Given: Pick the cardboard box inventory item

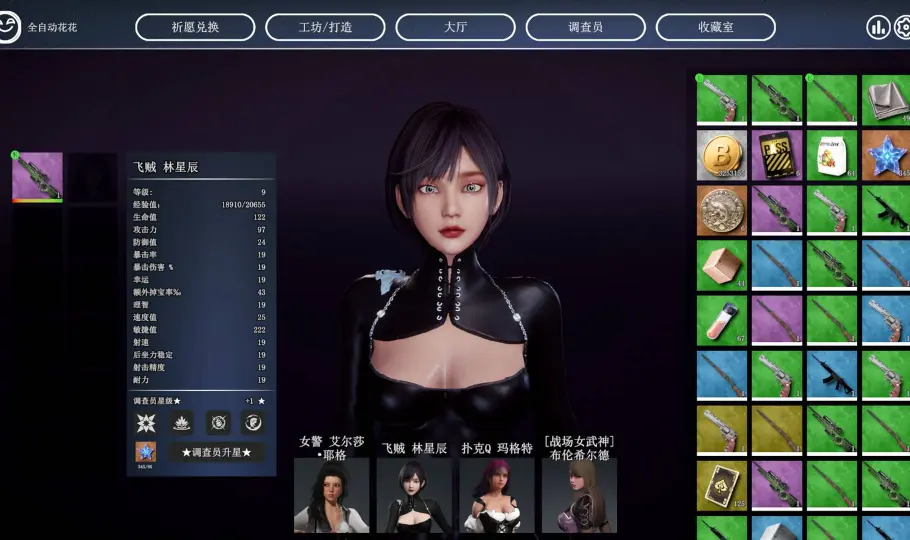Looking at the screenshot, I should [x=722, y=265].
